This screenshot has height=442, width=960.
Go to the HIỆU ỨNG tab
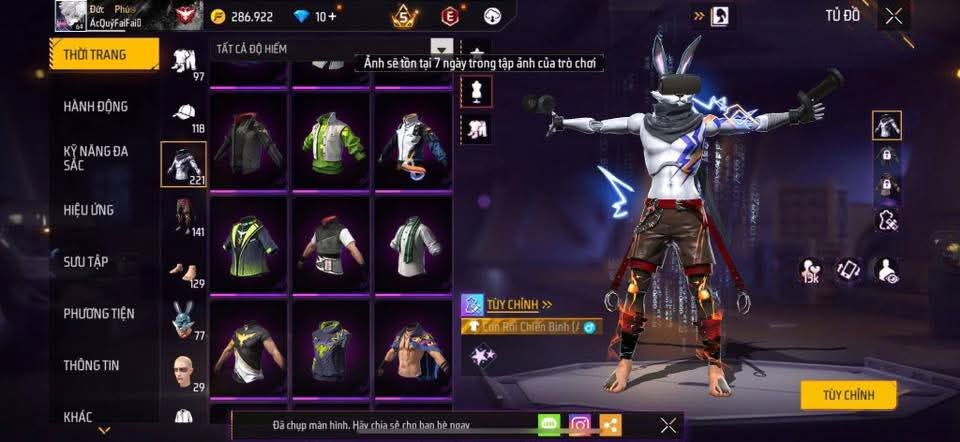[89, 210]
